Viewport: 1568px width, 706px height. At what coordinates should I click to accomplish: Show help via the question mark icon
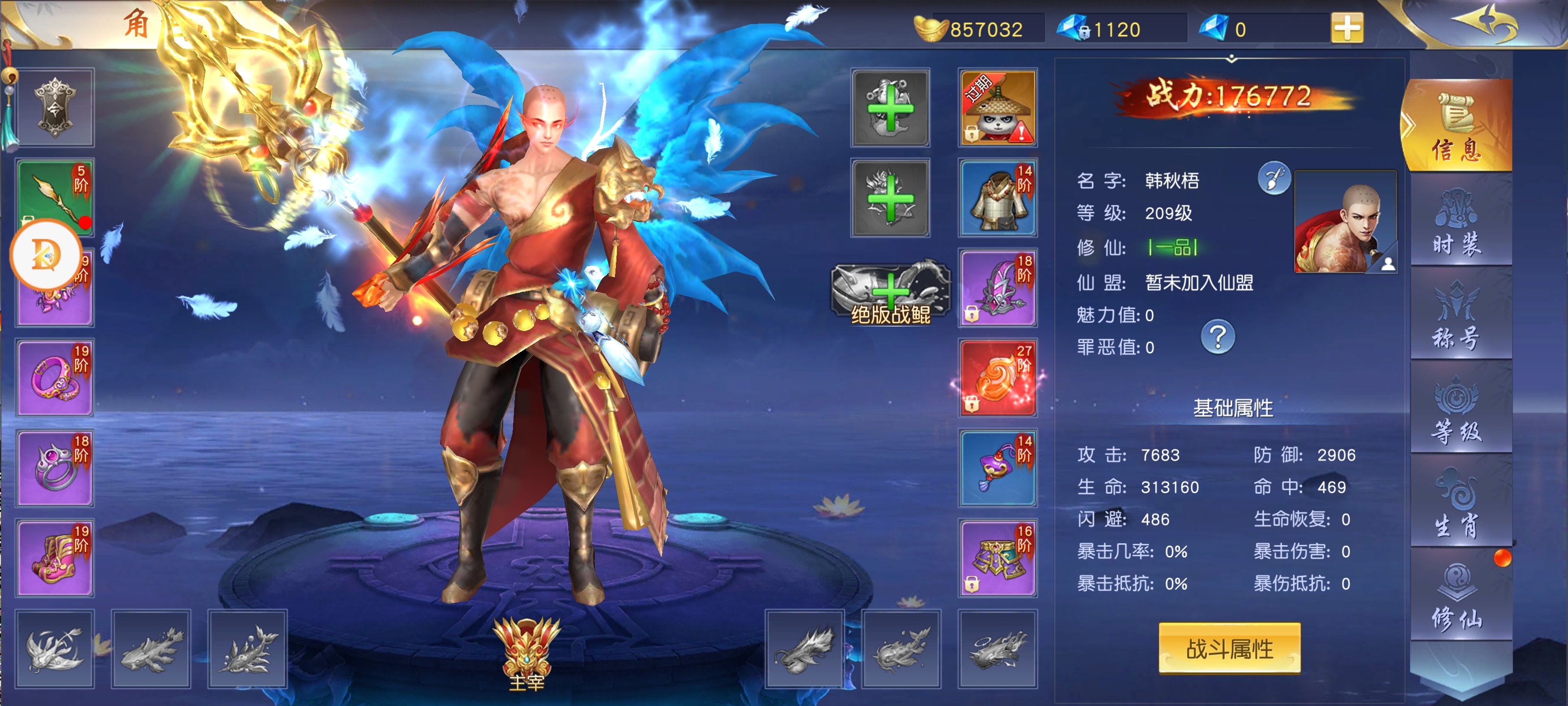[x=1217, y=336]
